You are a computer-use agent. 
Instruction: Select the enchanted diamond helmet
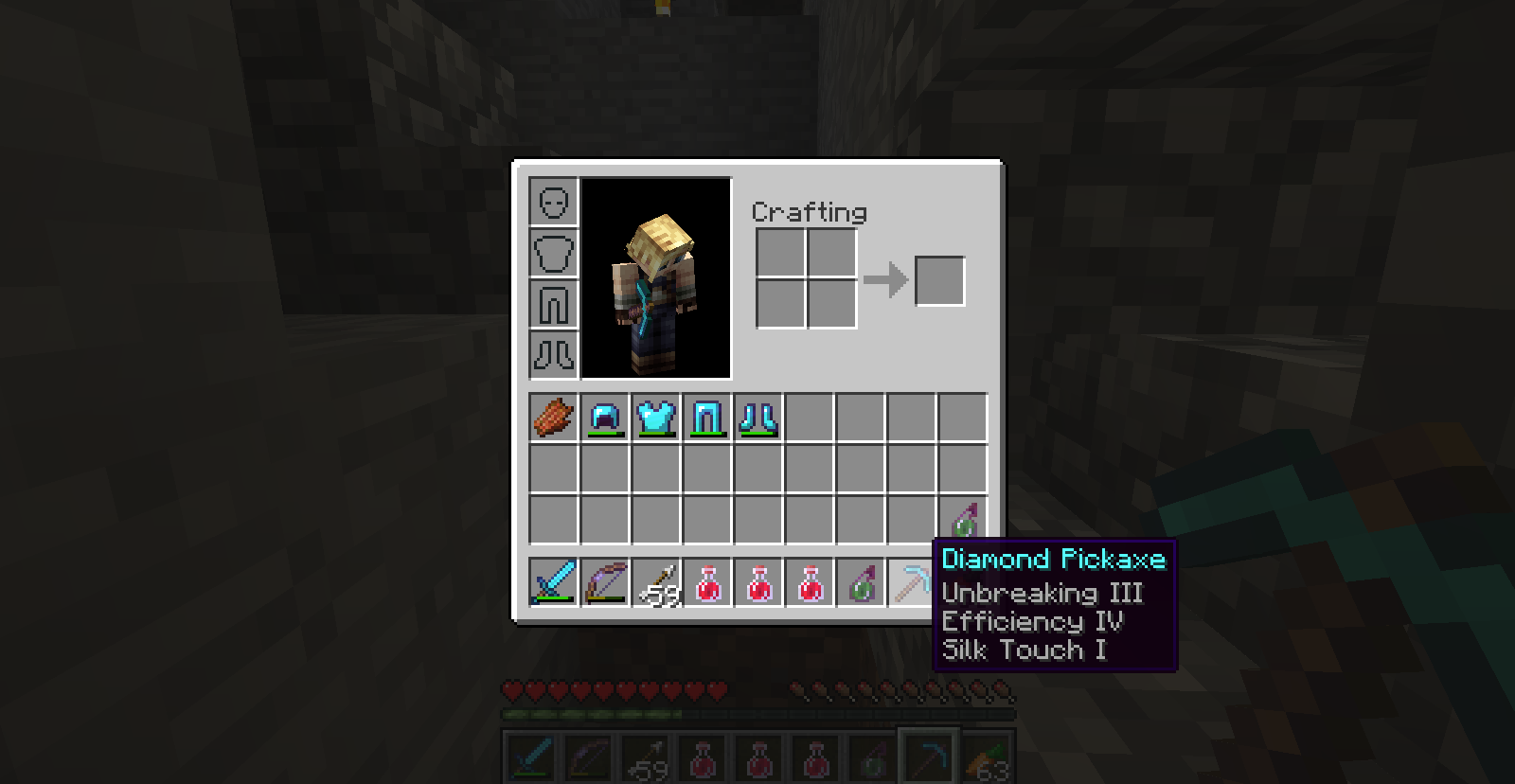click(x=606, y=417)
